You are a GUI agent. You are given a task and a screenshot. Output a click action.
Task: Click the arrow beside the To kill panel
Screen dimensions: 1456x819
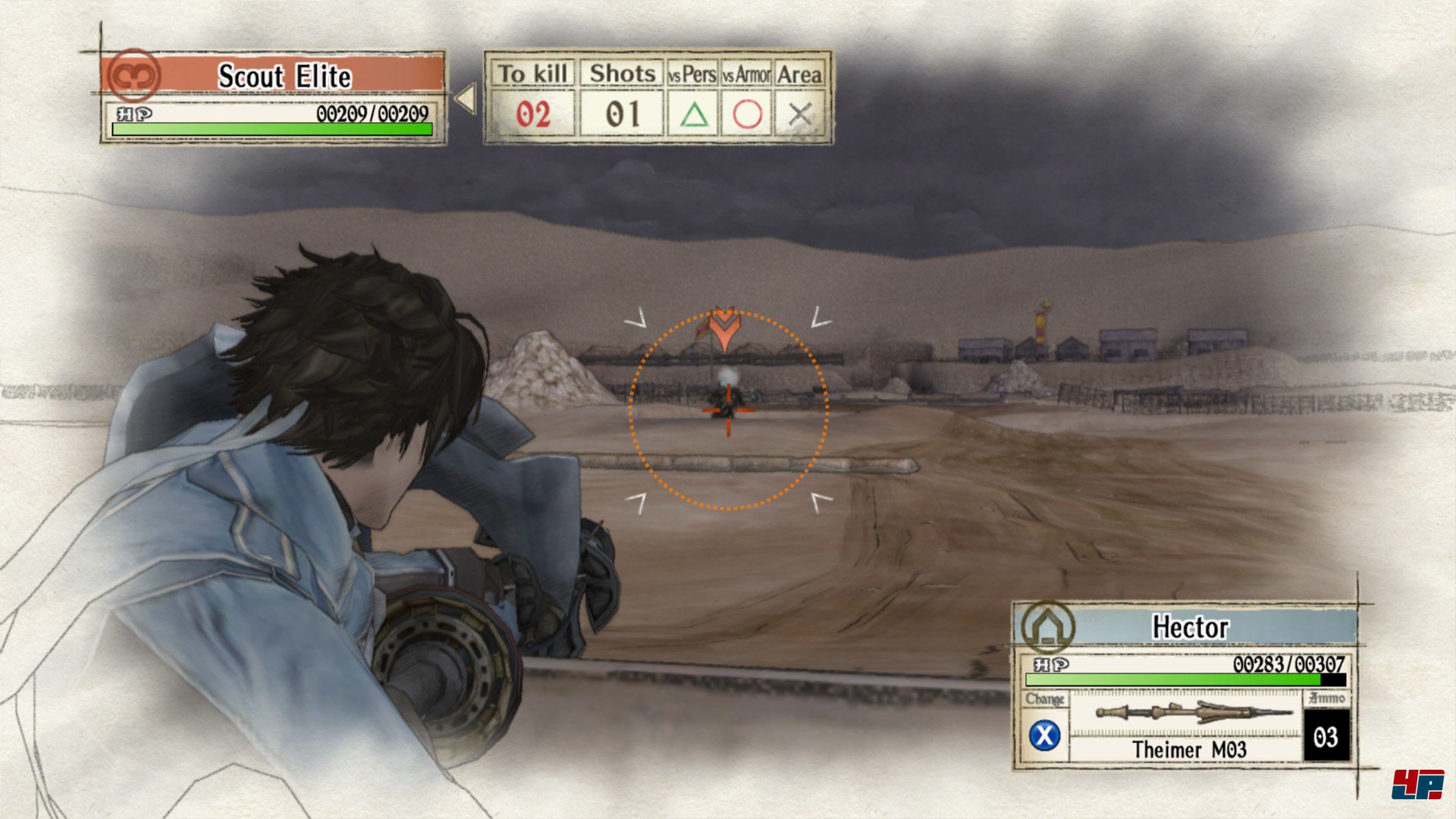465,99
